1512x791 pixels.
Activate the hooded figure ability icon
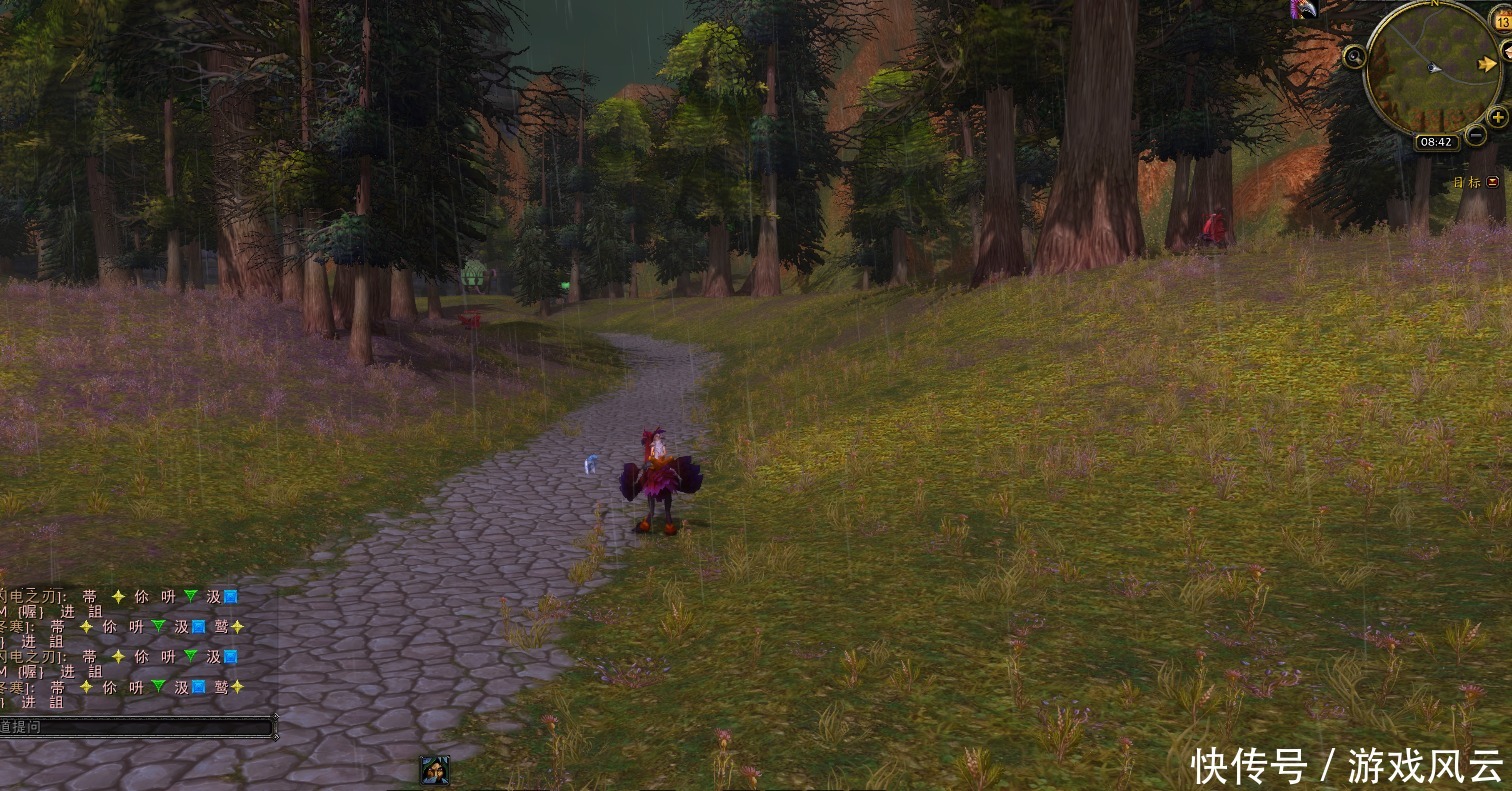tap(434, 770)
